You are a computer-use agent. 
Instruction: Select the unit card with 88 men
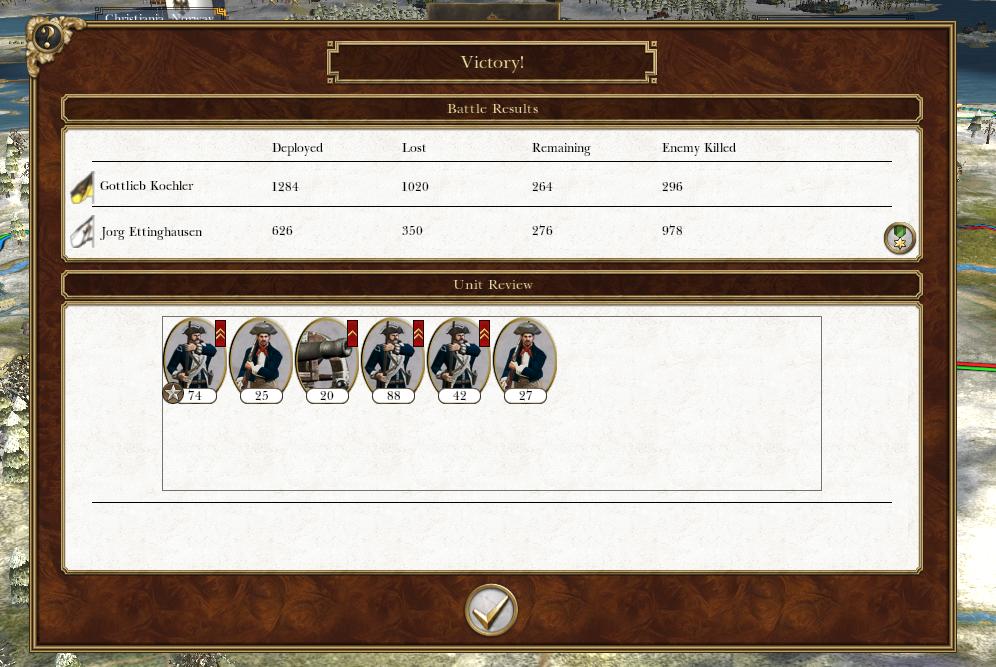392,358
